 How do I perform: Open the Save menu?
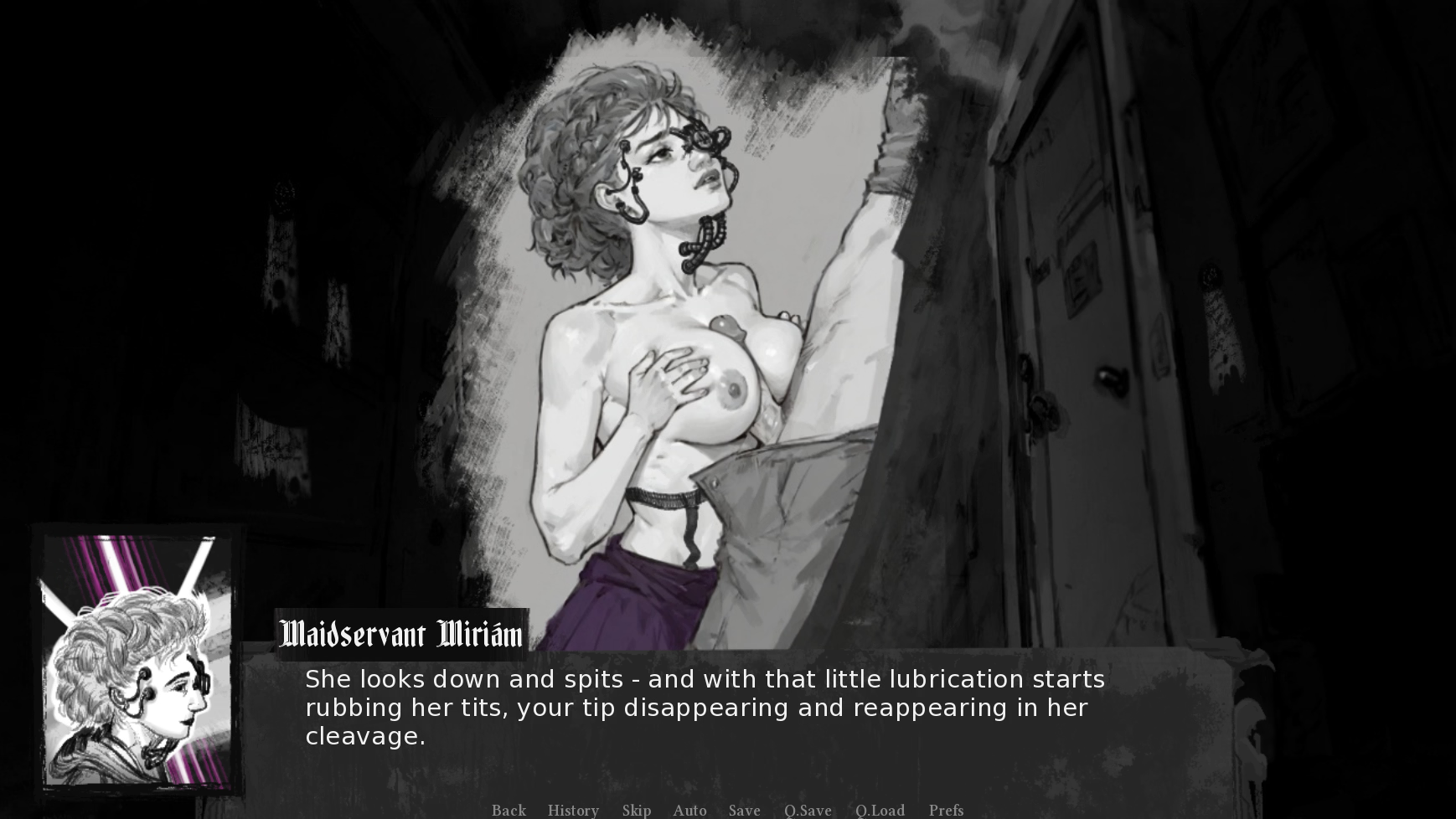pyautogui.click(x=744, y=810)
